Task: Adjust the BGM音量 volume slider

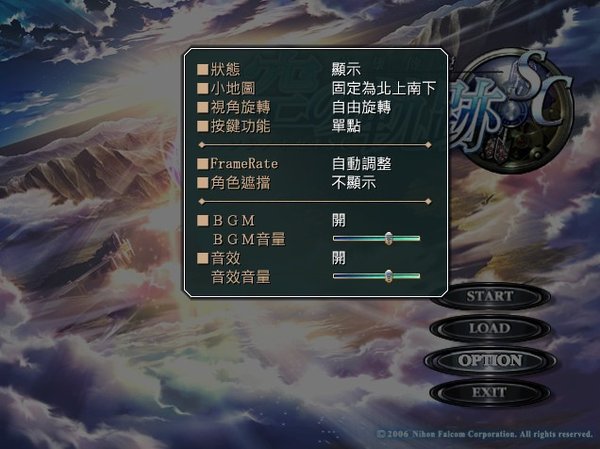Action: [387, 238]
